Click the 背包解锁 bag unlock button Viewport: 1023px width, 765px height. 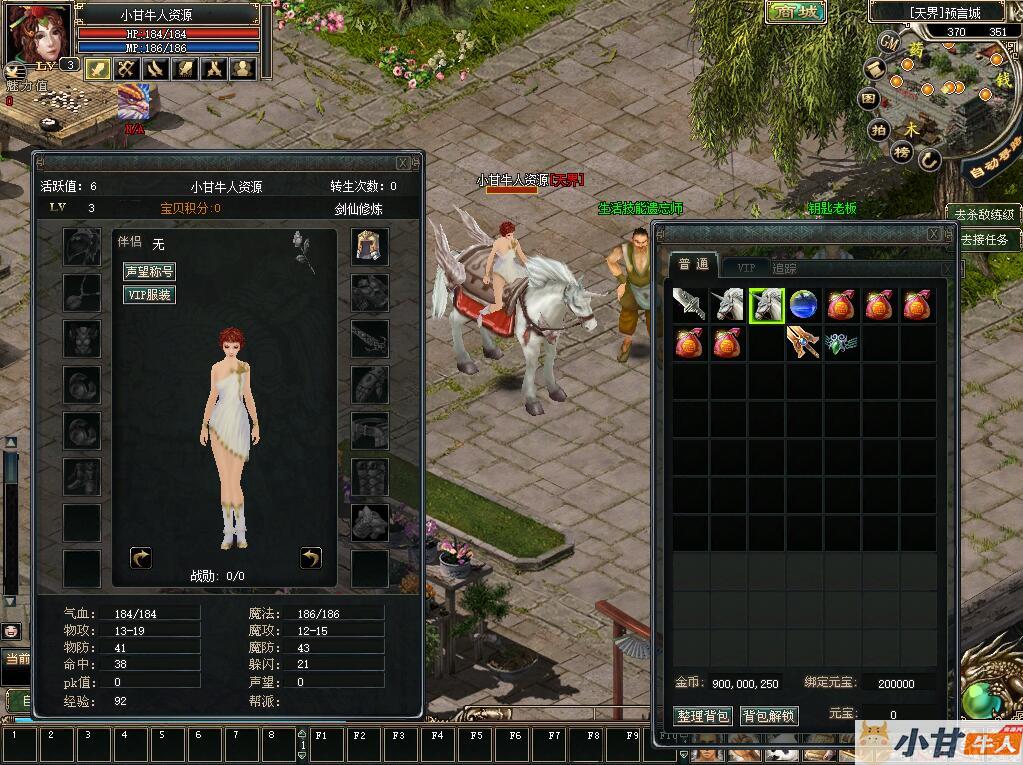(x=768, y=716)
